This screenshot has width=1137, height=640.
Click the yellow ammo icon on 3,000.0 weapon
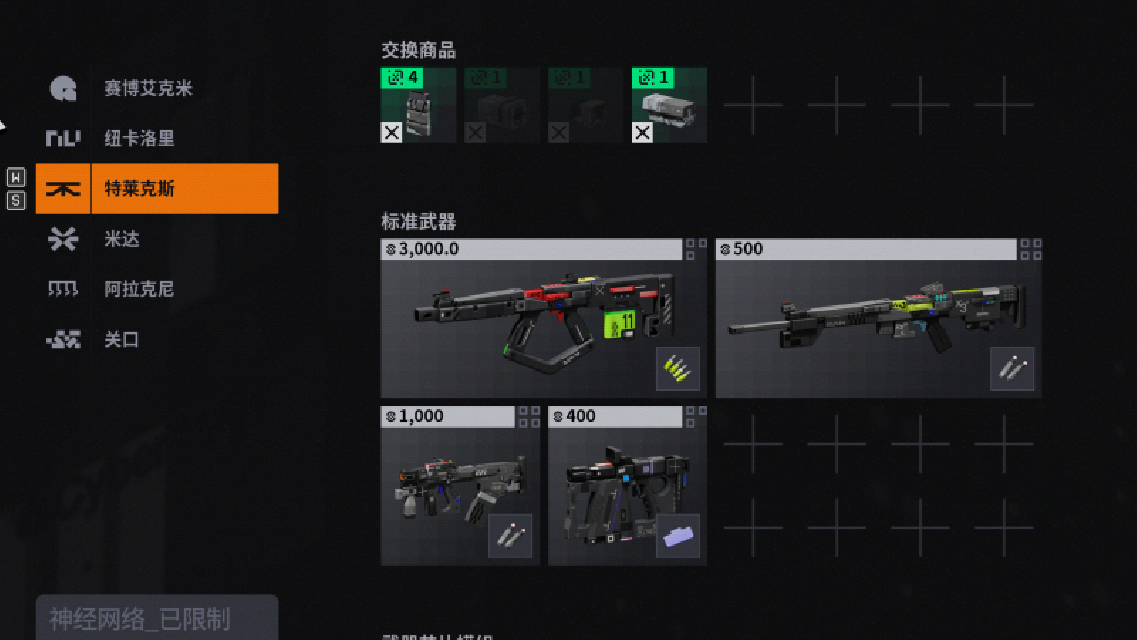pos(678,369)
